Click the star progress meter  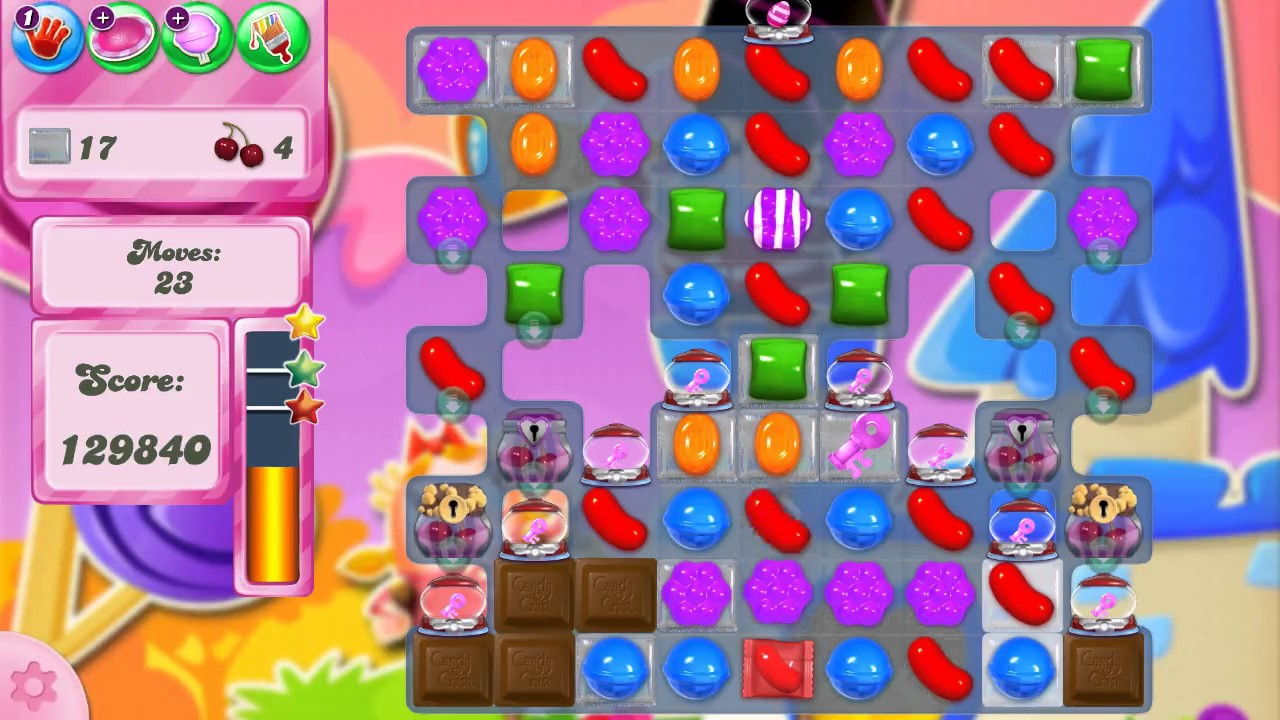coord(270,460)
